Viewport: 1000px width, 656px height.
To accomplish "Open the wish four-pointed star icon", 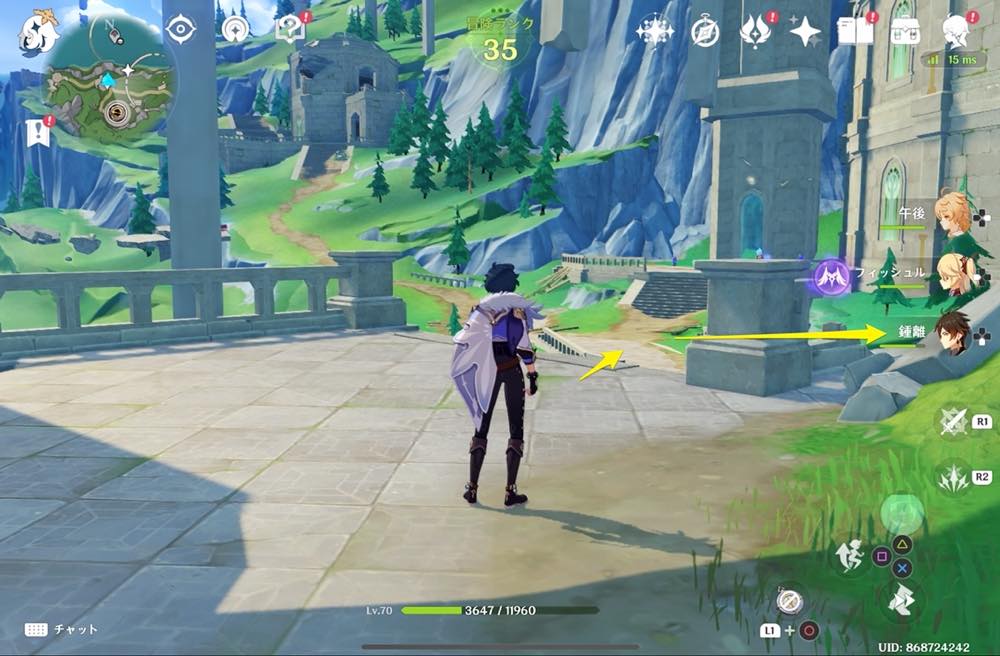I will (804, 32).
